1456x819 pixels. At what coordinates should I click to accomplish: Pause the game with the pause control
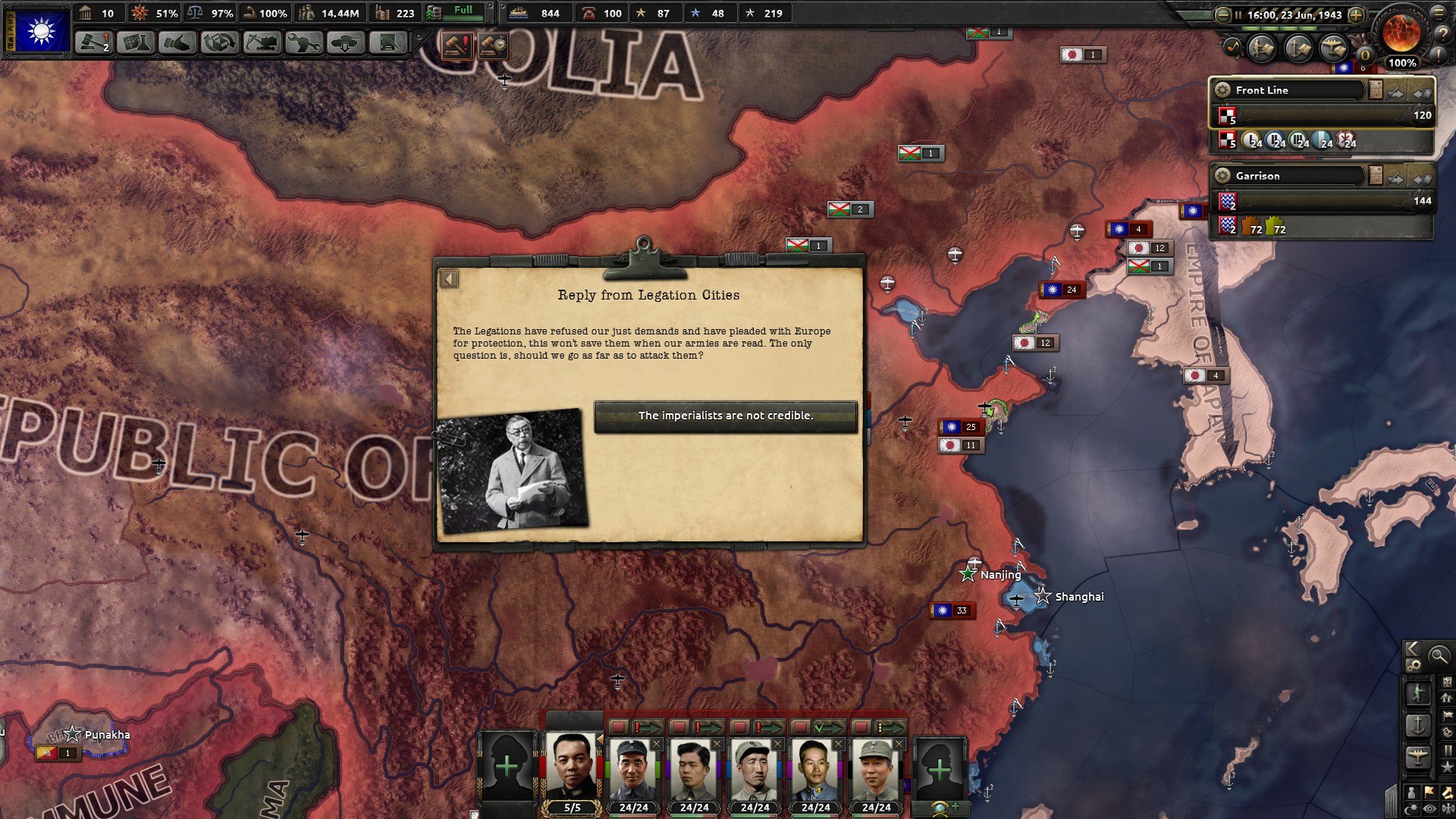(x=1238, y=14)
